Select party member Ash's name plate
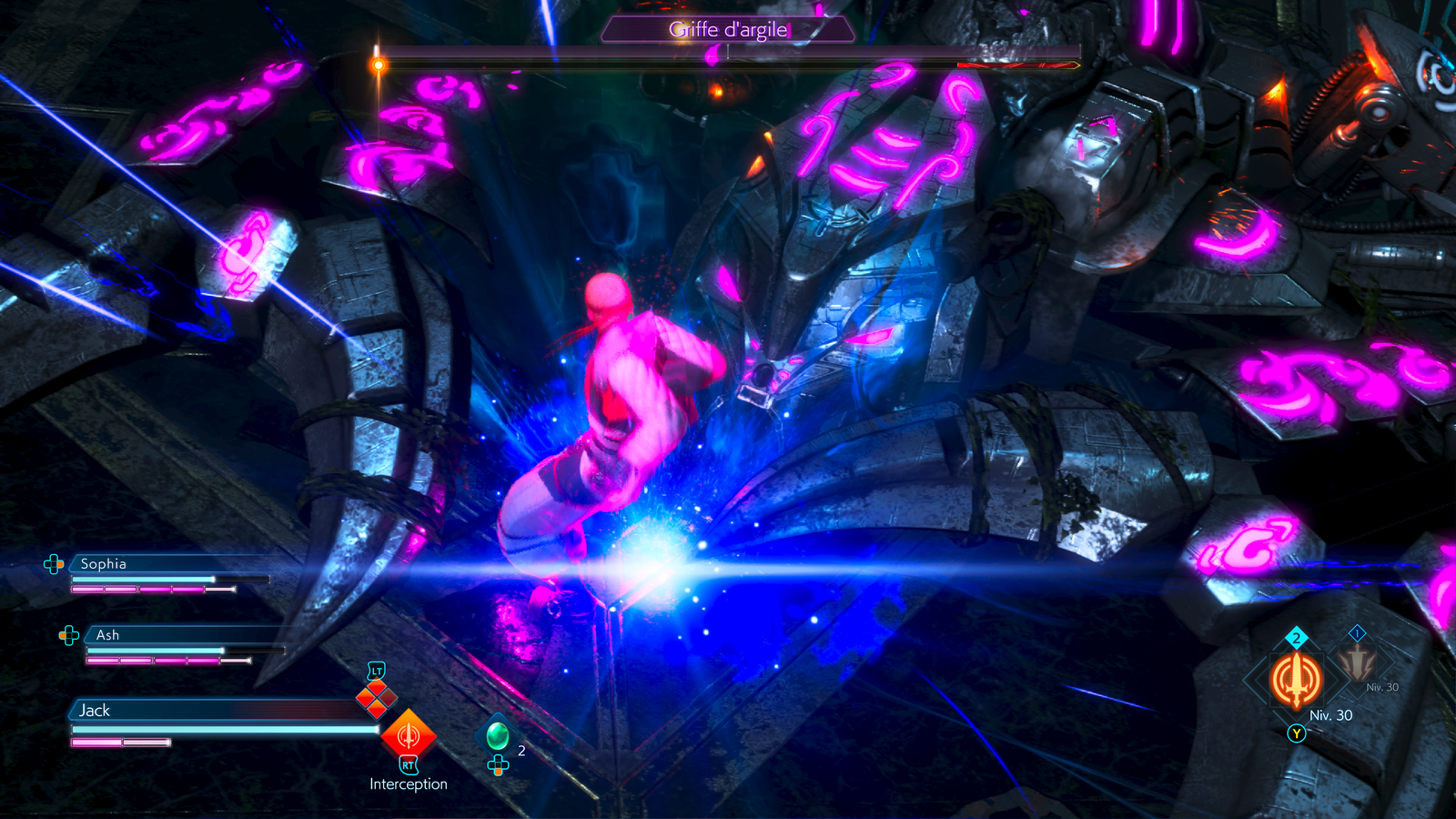This screenshot has height=819, width=1456. tap(108, 635)
